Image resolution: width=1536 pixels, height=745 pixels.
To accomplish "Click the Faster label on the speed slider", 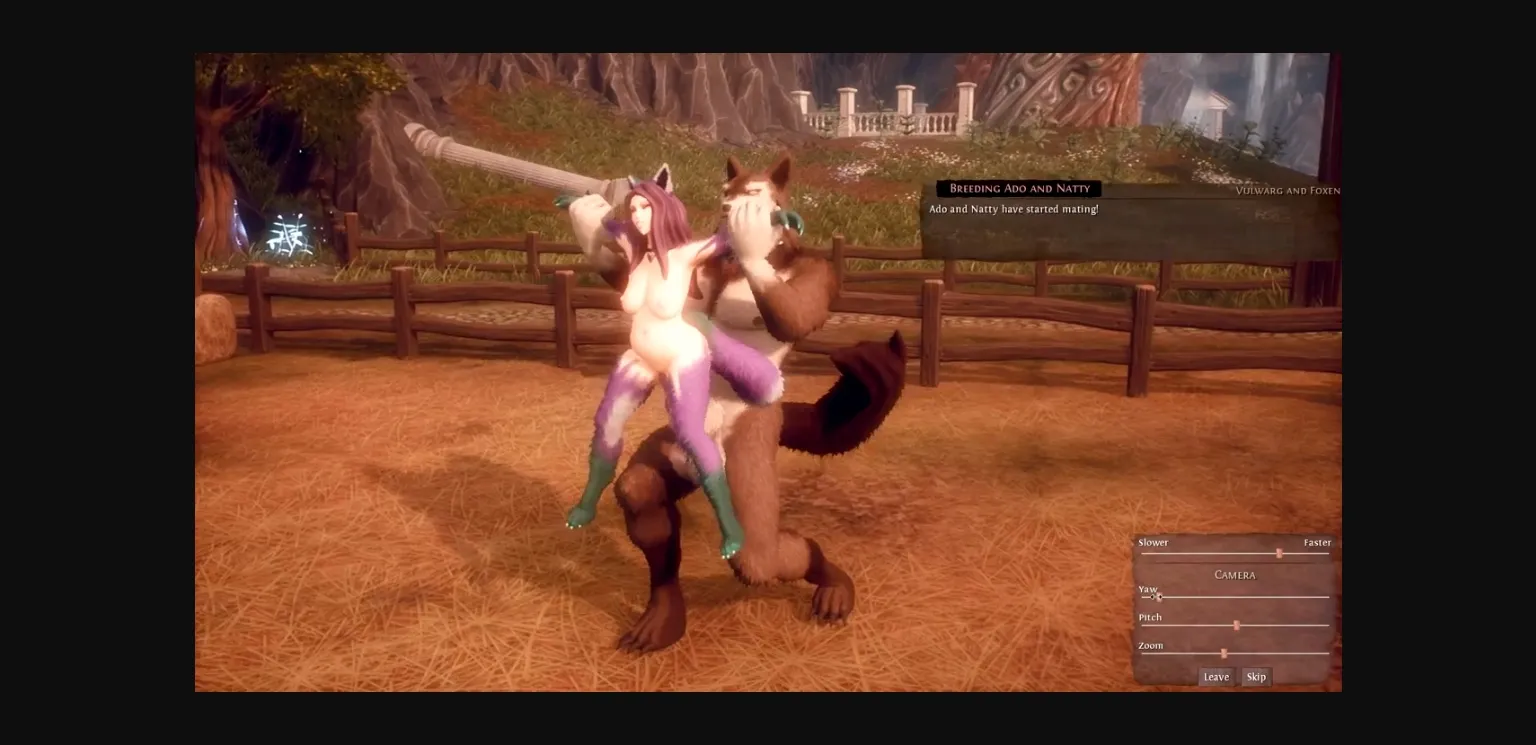I will click(1317, 542).
